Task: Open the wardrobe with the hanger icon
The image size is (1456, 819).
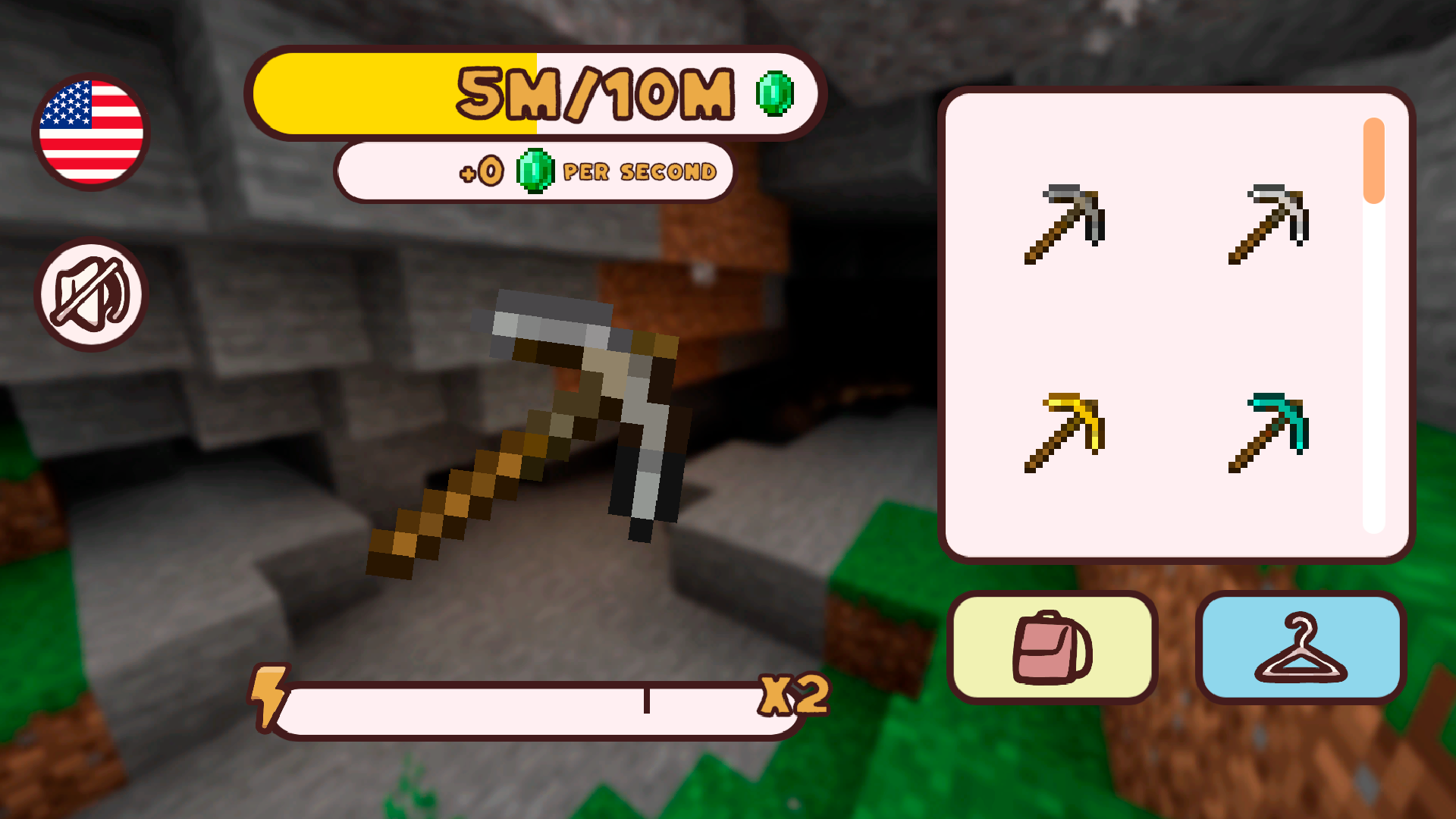Action: [1300, 648]
